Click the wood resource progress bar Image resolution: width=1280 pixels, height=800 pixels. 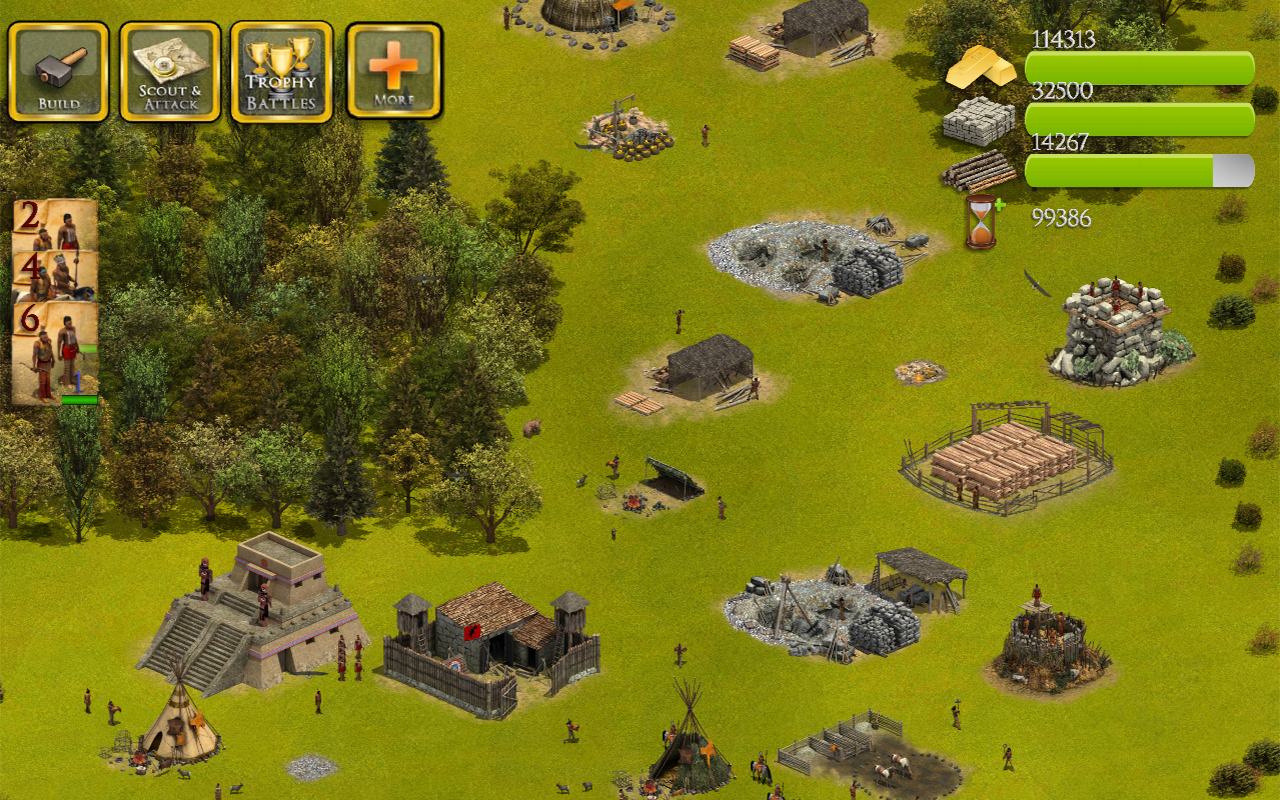(1138, 171)
